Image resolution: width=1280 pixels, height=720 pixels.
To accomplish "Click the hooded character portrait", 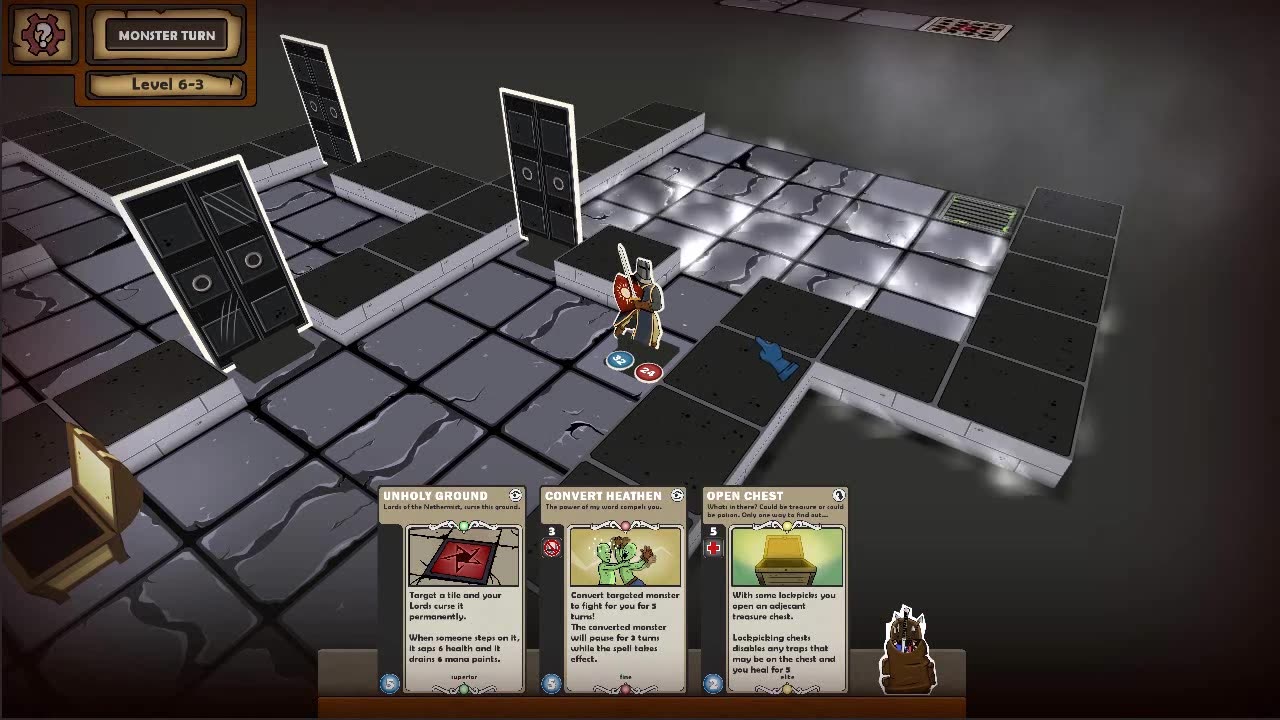I will (x=908, y=650).
